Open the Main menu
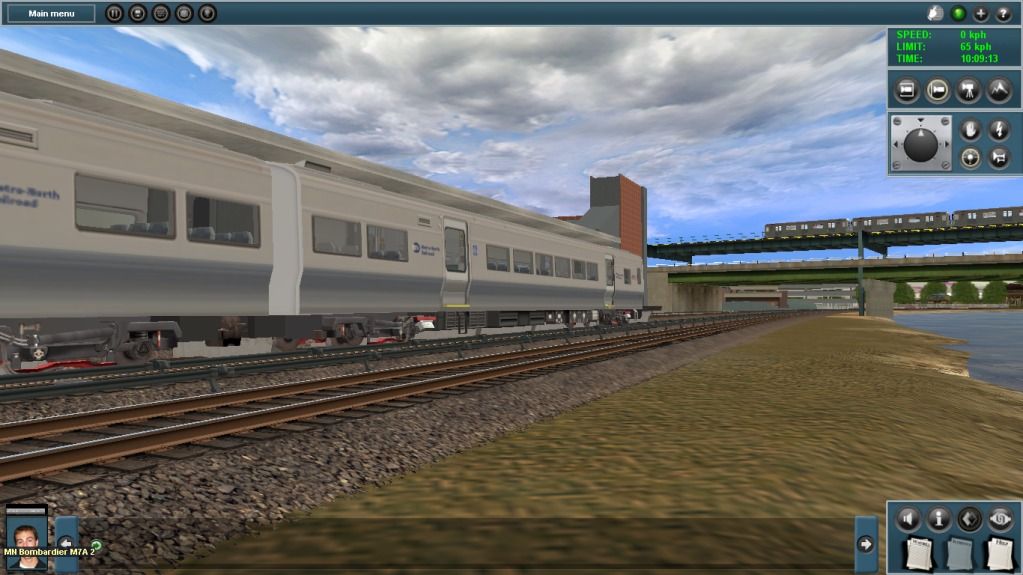 pos(52,14)
